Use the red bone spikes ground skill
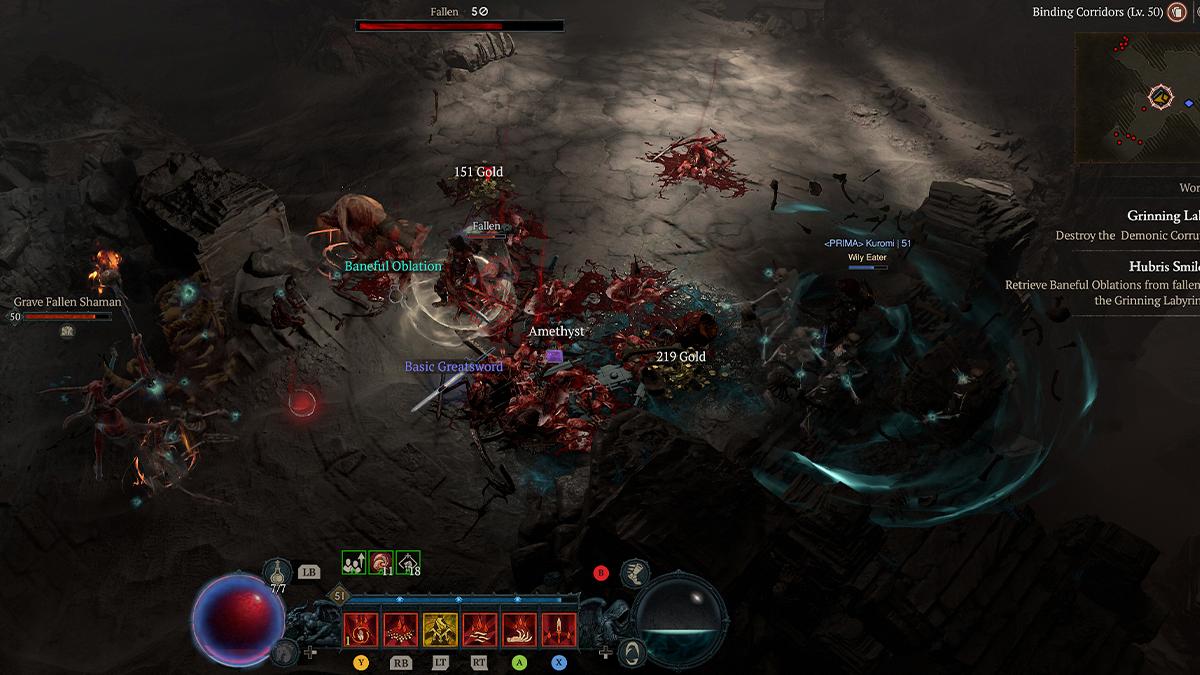Viewport: 1200px width, 675px height. coord(401,630)
